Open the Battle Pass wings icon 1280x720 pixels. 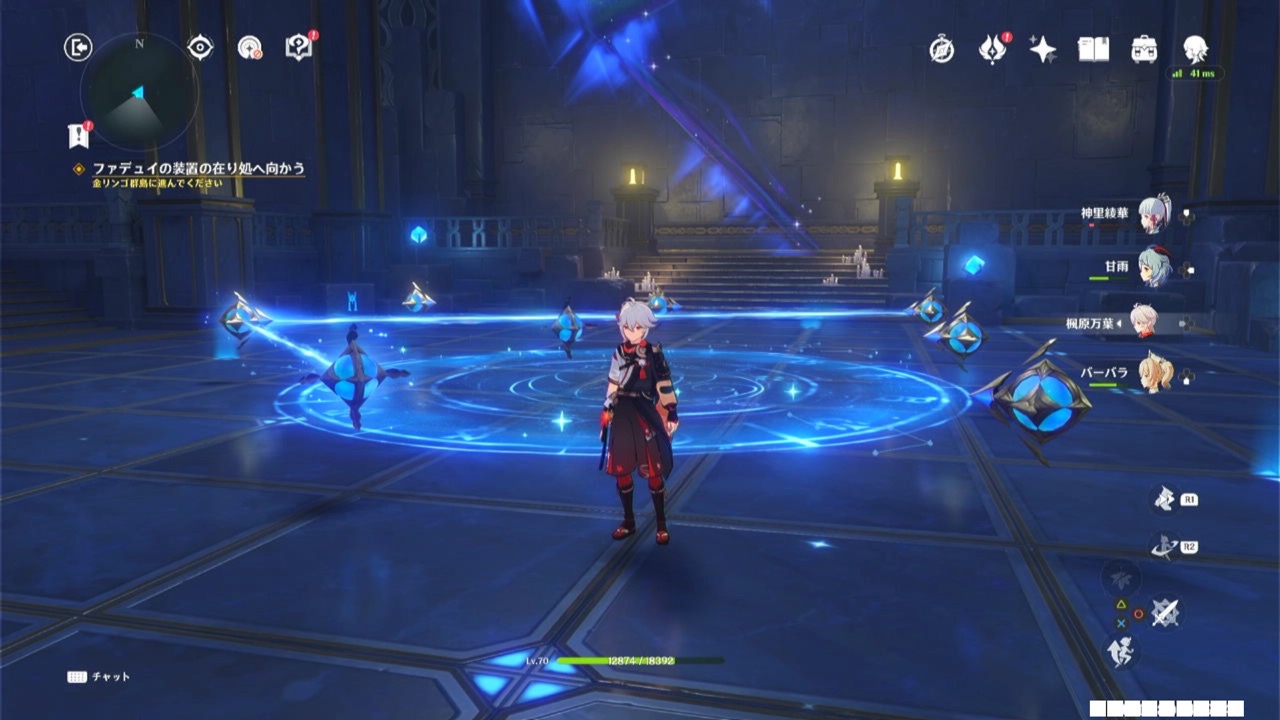point(991,49)
